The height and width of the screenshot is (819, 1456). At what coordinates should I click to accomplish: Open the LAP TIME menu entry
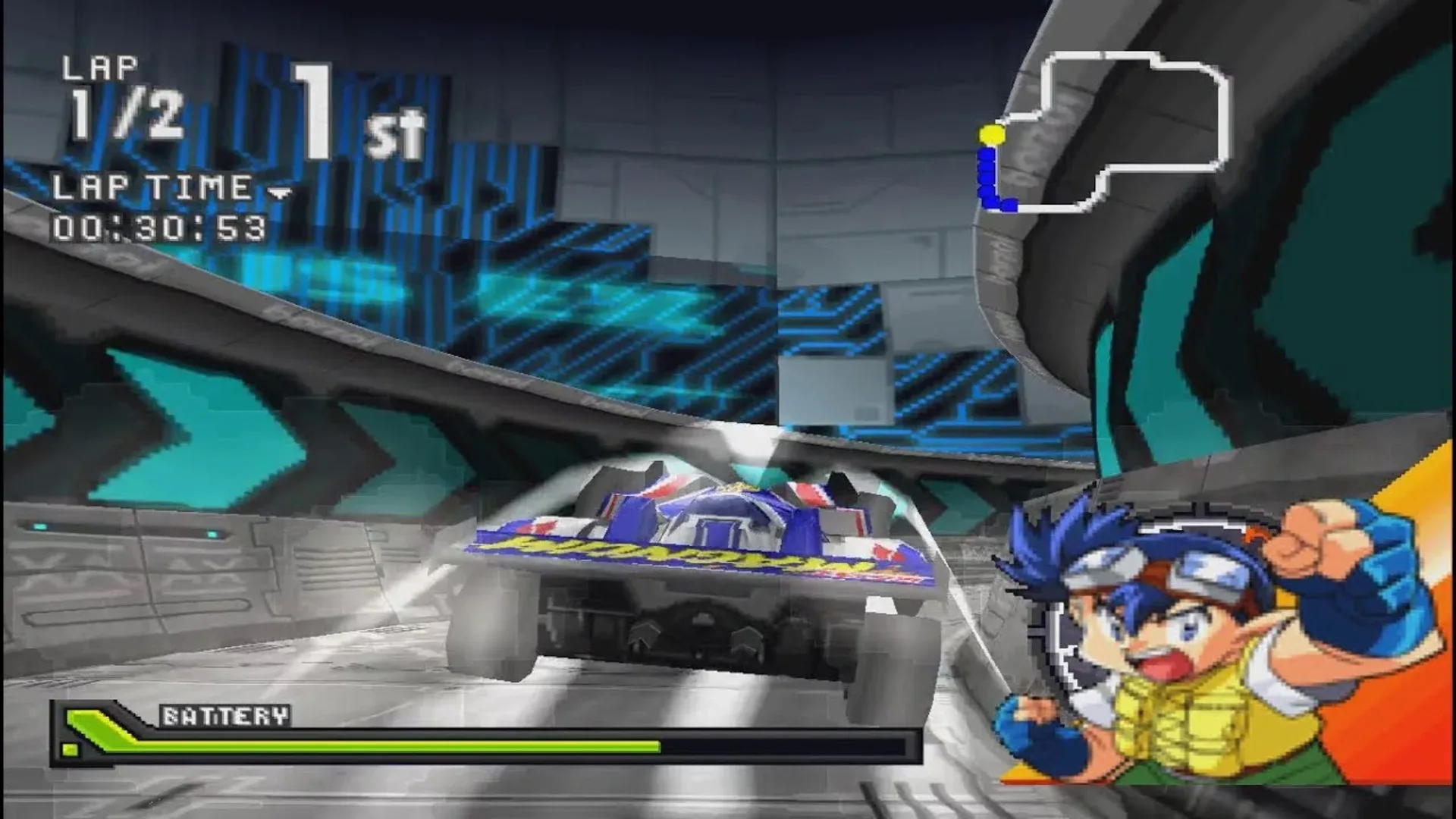click(152, 186)
